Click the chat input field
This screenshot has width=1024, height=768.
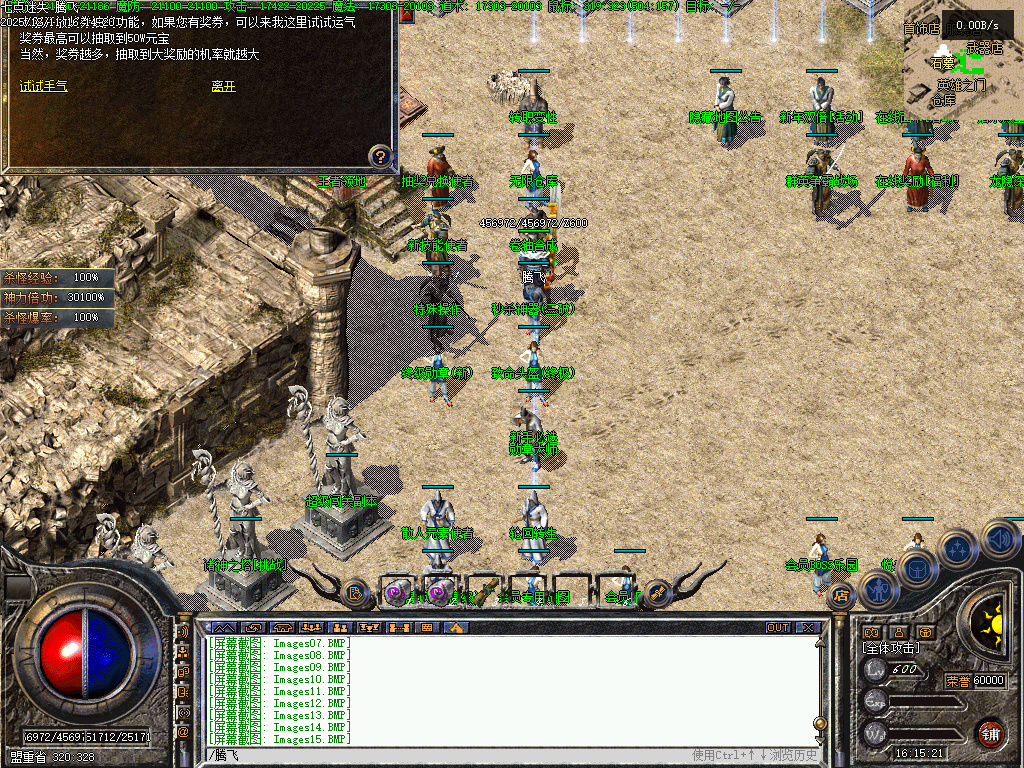[450, 755]
